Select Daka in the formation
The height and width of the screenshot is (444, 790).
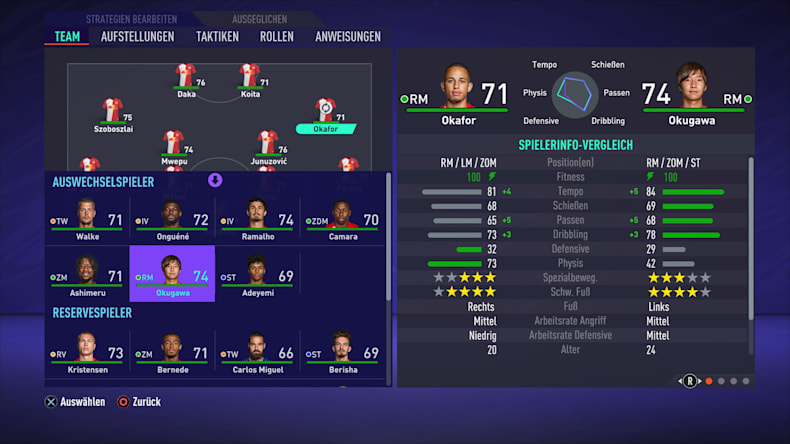pyautogui.click(x=186, y=80)
